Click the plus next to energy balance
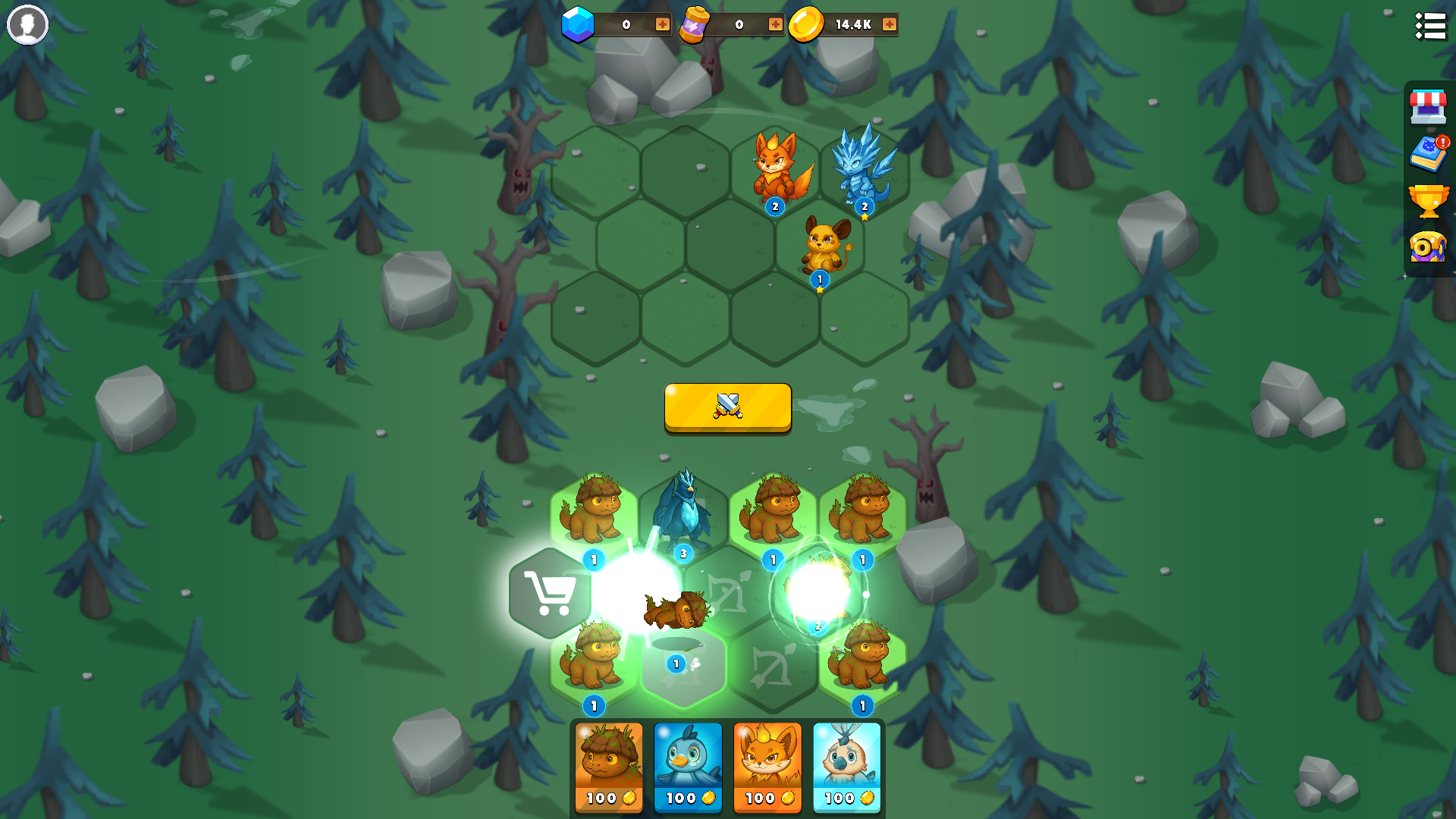Screen dimensions: 1456x819 click(x=774, y=24)
